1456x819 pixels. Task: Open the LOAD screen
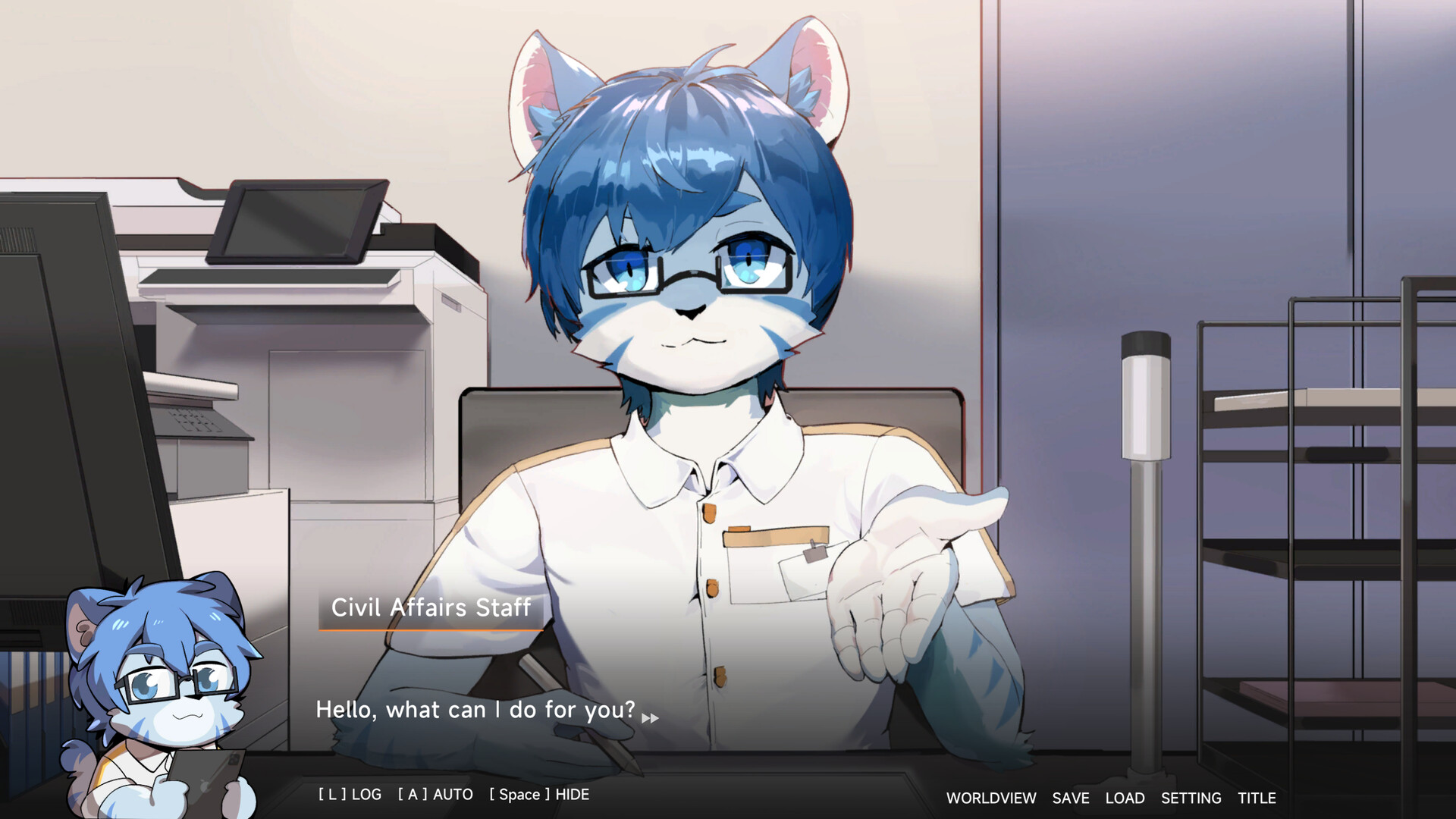pyautogui.click(x=1125, y=798)
